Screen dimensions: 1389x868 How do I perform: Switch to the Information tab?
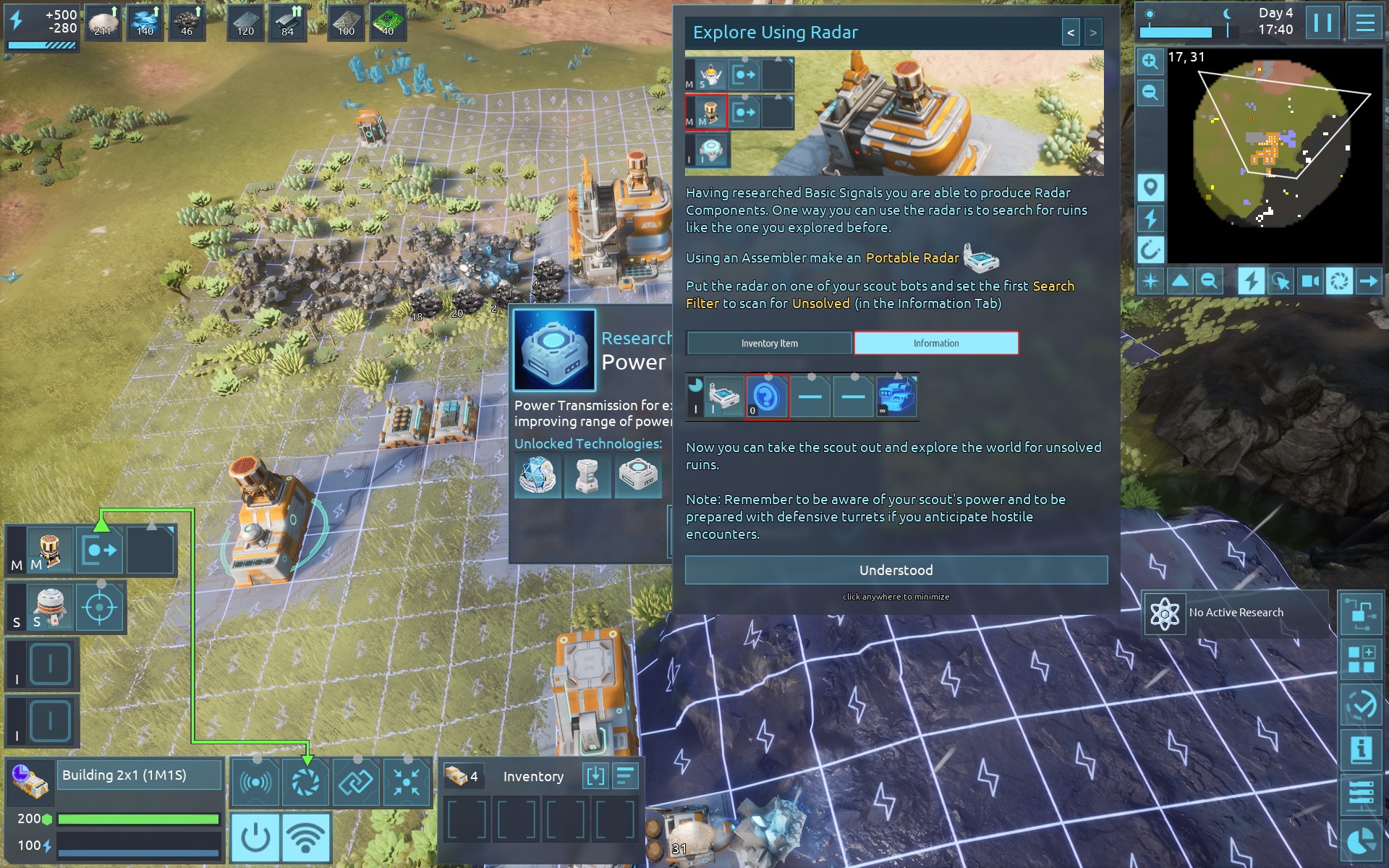935,344
